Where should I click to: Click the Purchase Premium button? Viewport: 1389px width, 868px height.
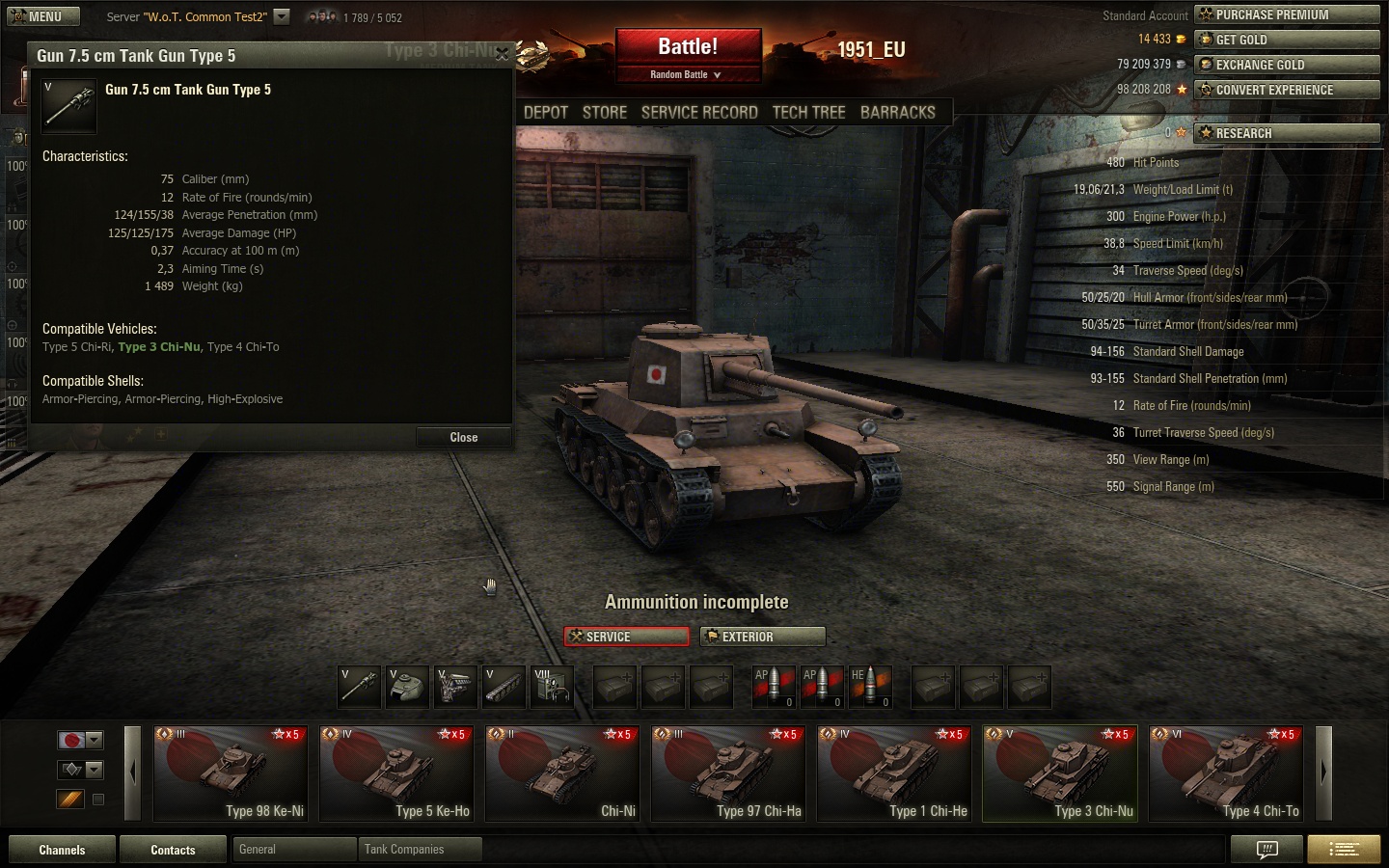pos(1287,14)
